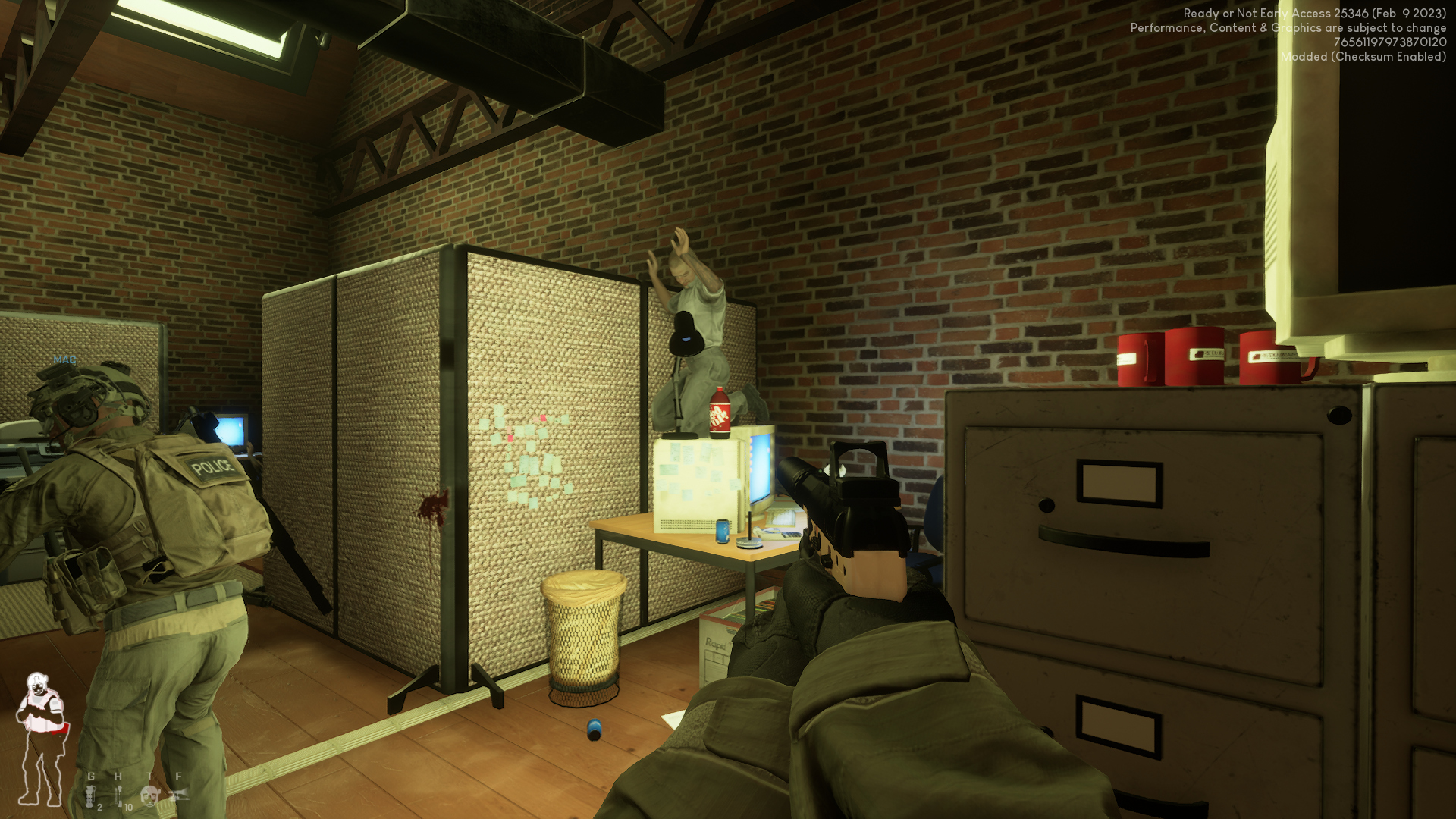Click the helmet head icon
The width and height of the screenshot is (1456, 819).
(149, 795)
